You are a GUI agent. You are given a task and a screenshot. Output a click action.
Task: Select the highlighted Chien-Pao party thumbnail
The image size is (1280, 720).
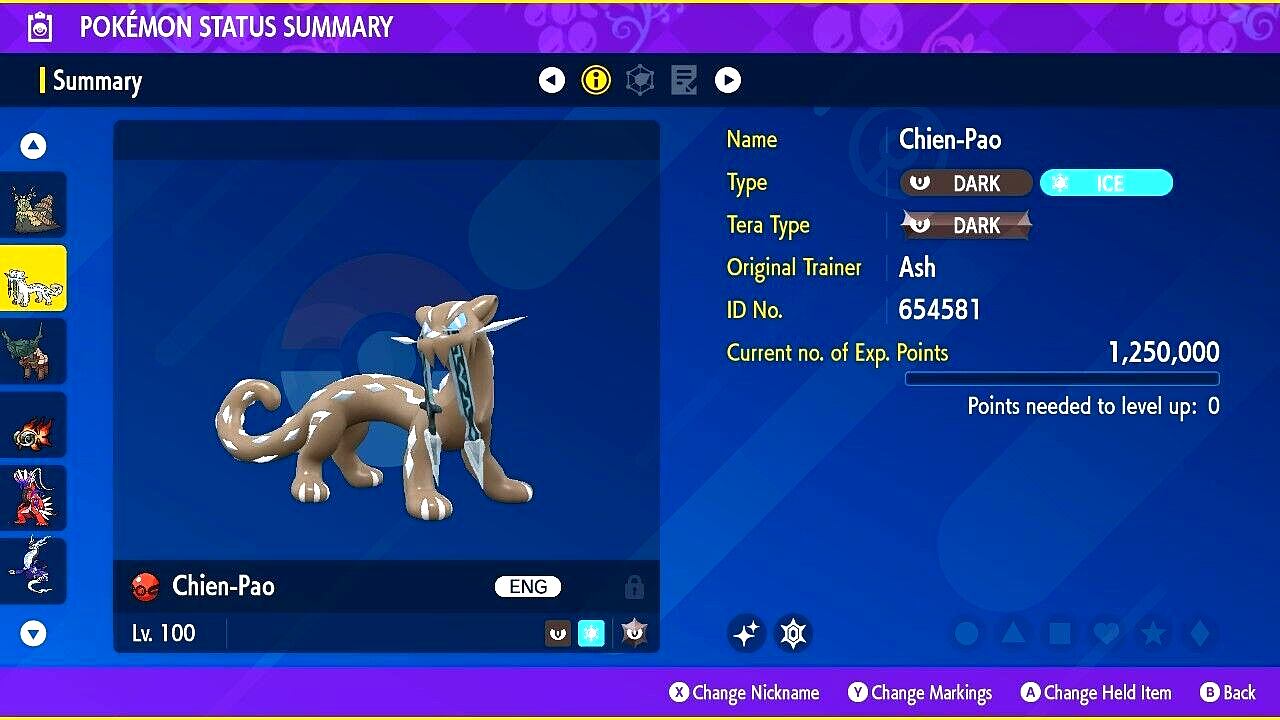click(x=33, y=277)
